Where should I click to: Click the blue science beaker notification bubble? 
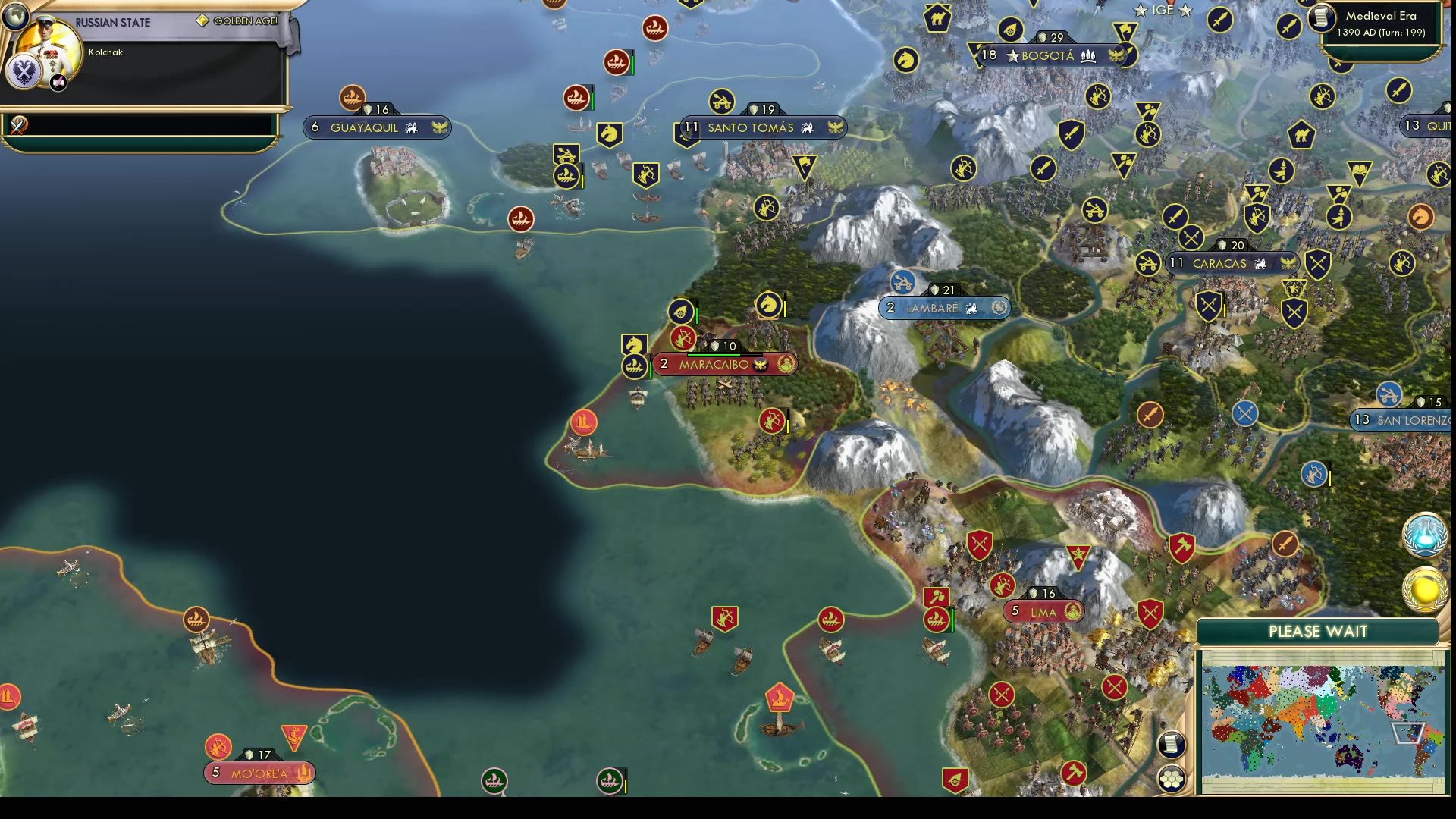[x=1425, y=535]
